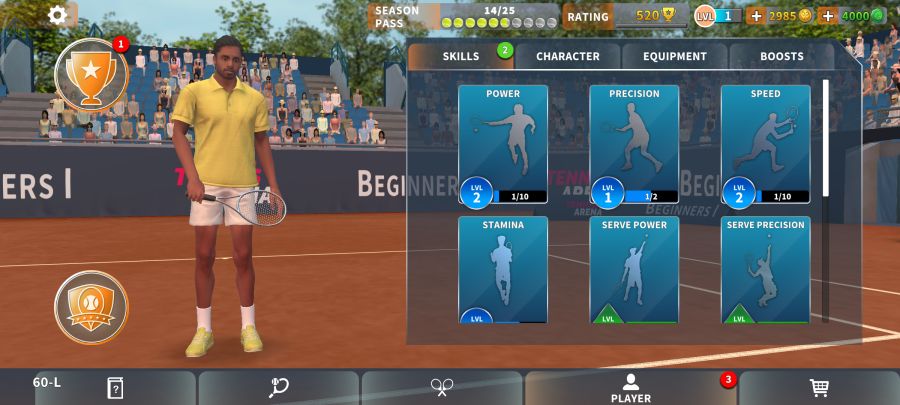The image size is (900, 405).
Task: Choose the Serve Power skill card
Action: pyautogui.click(x=634, y=269)
